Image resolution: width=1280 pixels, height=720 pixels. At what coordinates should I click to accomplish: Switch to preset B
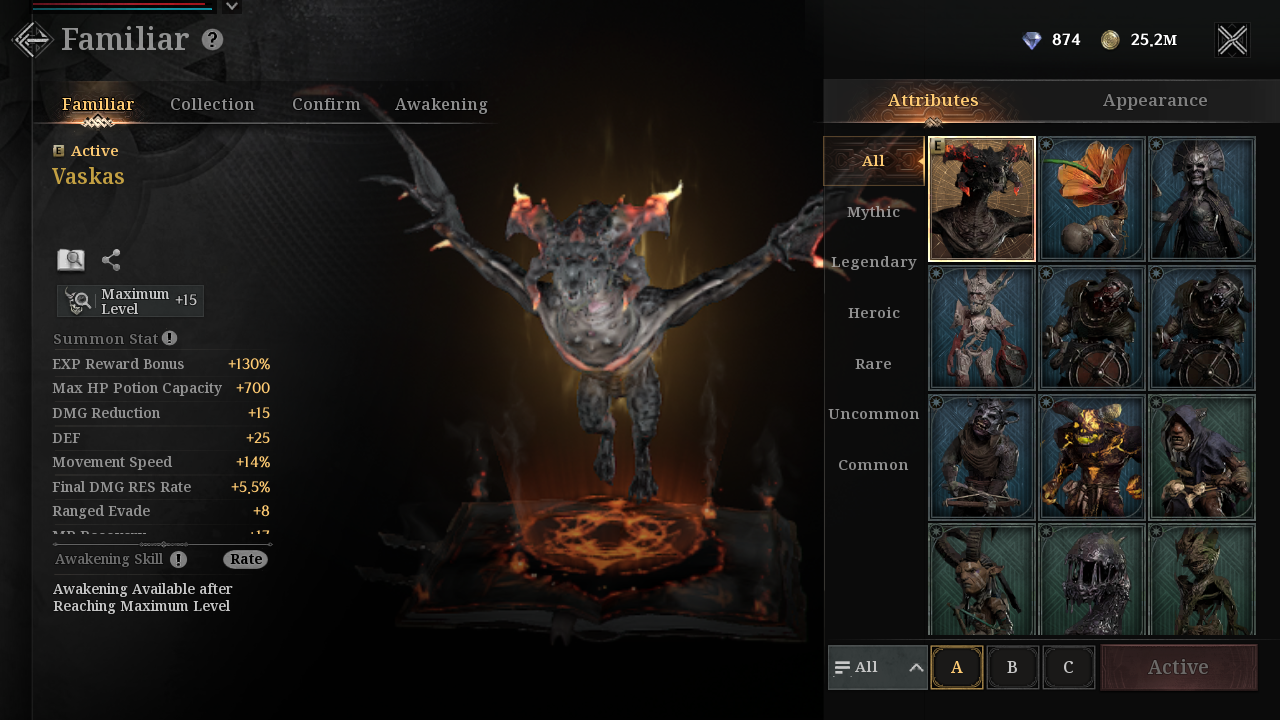point(1012,667)
